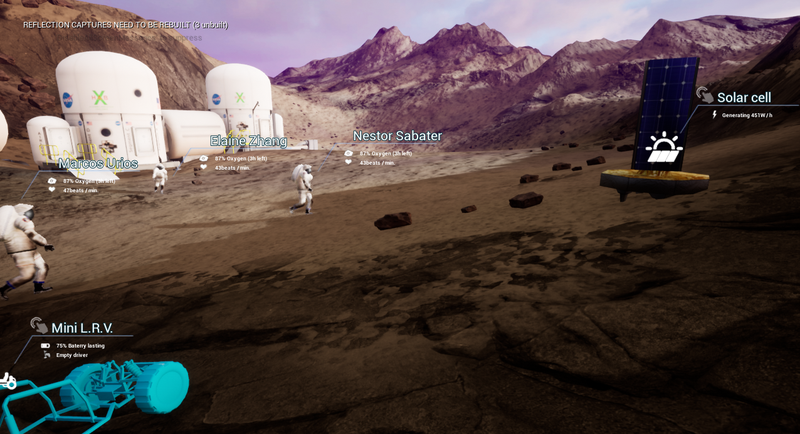Click the white sun-and-panel solar icon
Viewport: 800px width, 434px height.
[x=663, y=149]
